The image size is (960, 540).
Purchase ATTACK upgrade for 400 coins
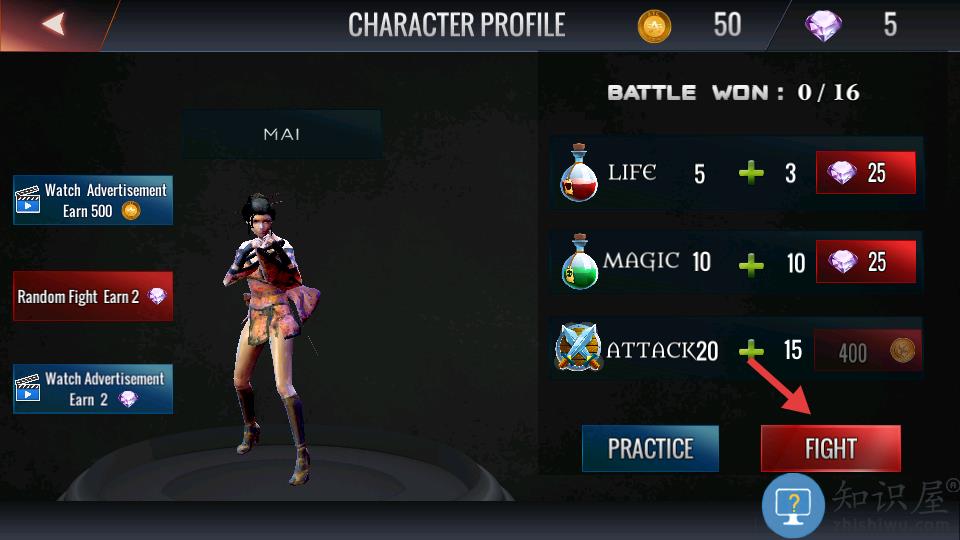pyautogui.click(x=866, y=351)
